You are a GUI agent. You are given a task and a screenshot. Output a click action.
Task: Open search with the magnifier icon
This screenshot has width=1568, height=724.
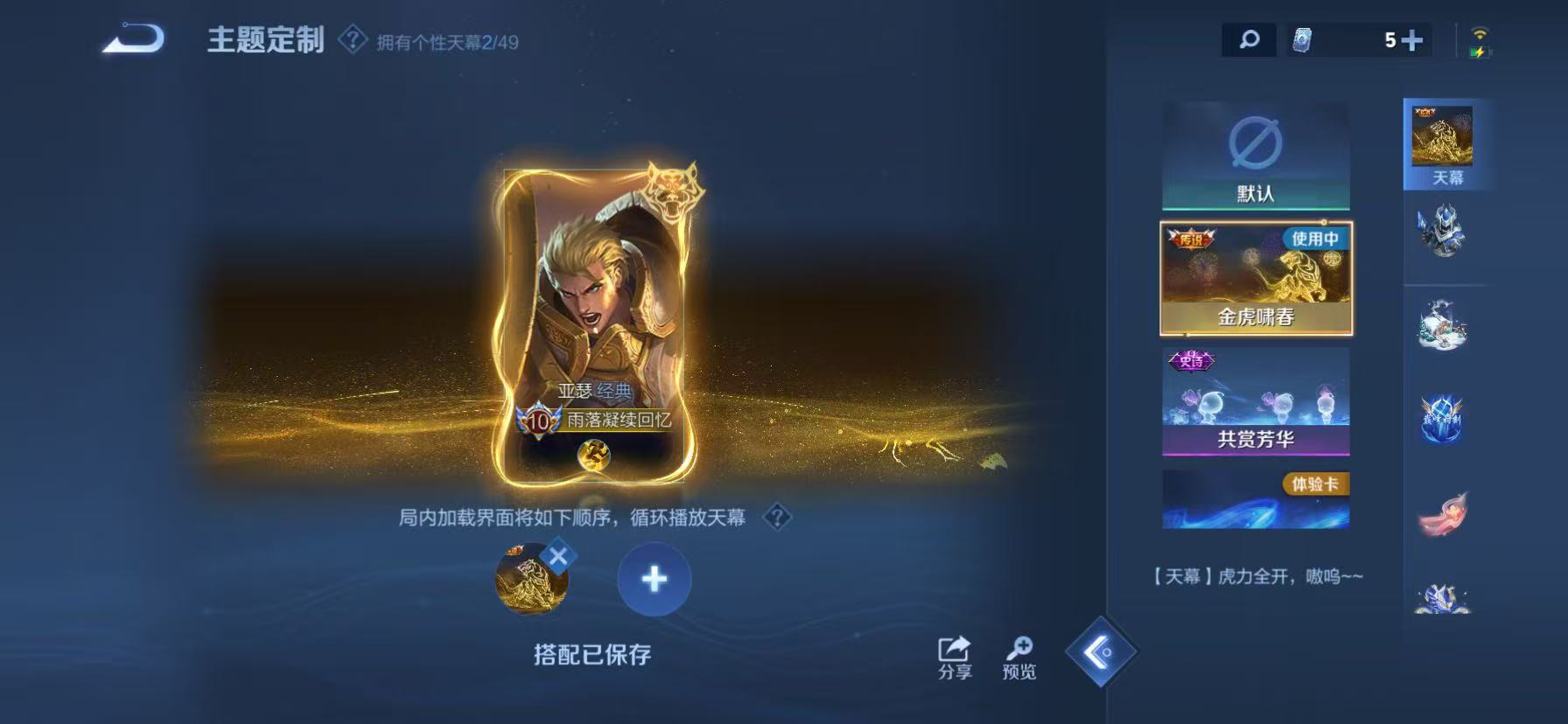pyautogui.click(x=1249, y=38)
